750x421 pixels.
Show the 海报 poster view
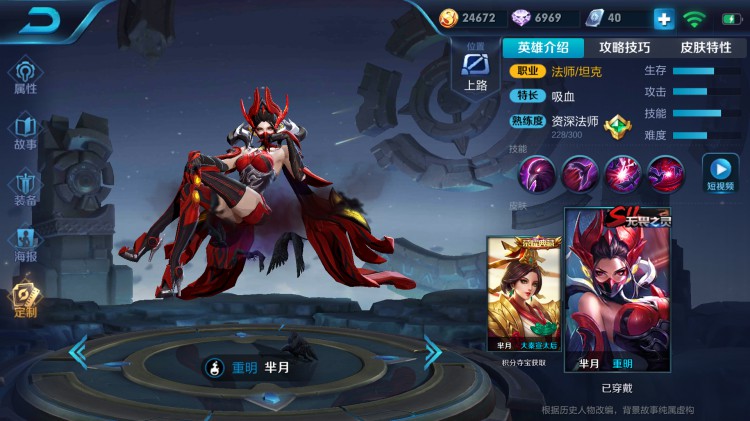tap(25, 243)
